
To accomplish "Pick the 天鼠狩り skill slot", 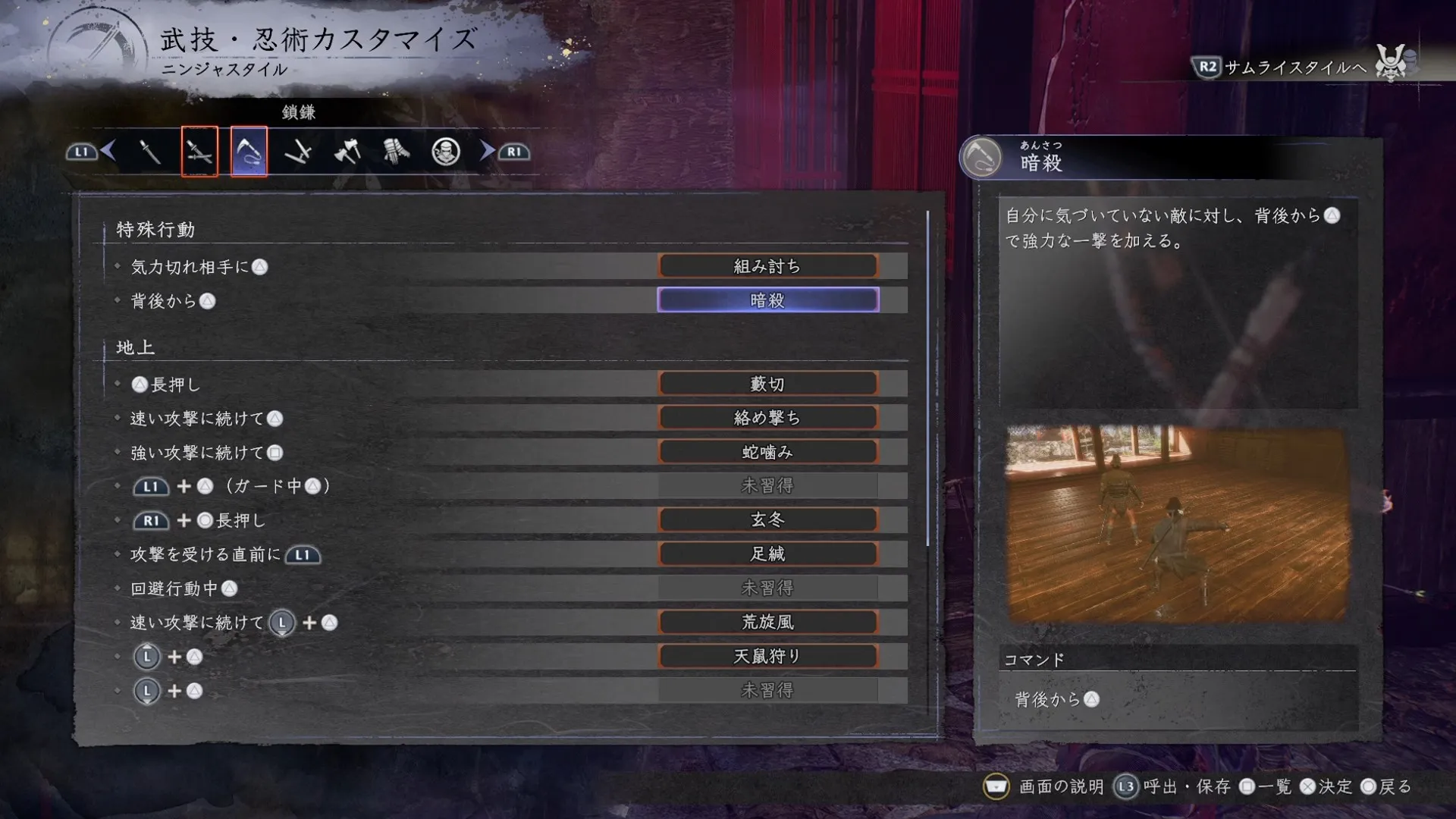I will [x=767, y=657].
